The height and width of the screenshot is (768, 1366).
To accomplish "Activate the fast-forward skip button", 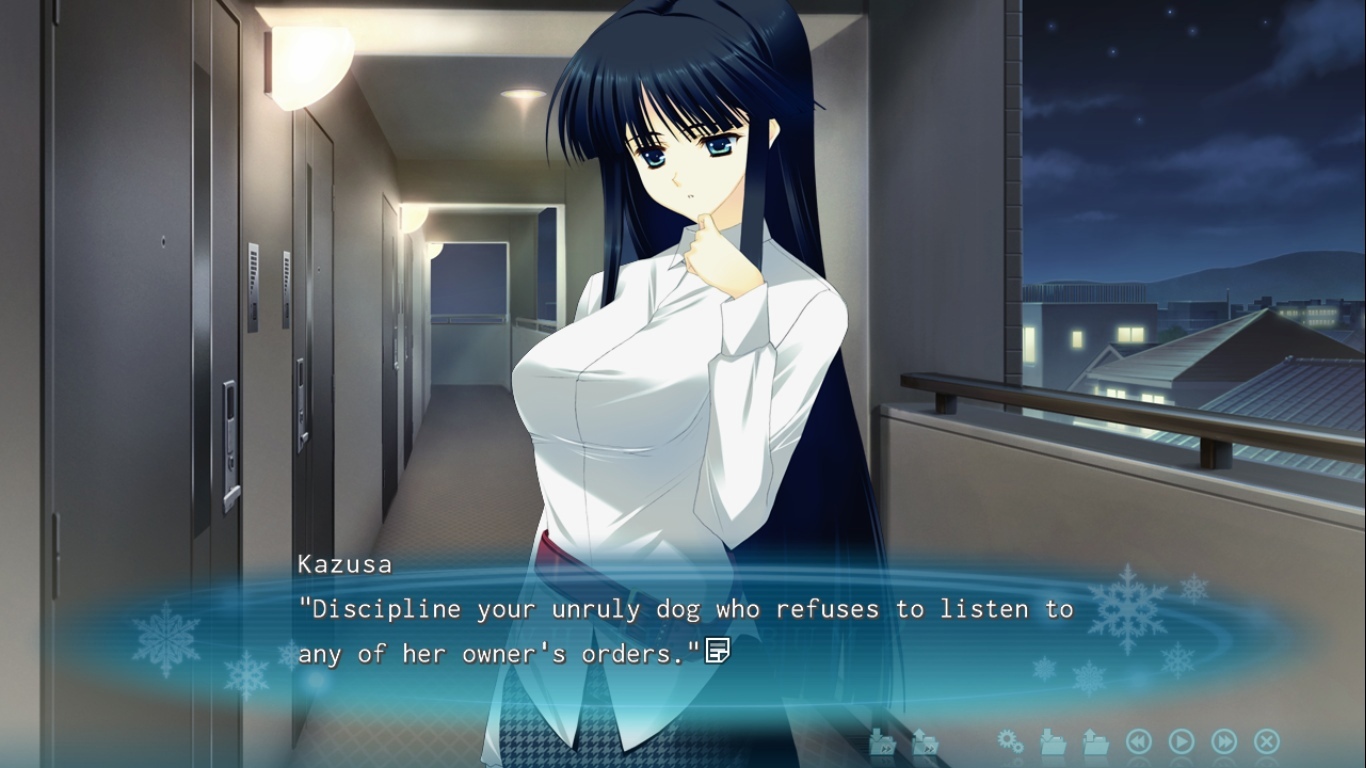I will pyautogui.click(x=1224, y=741).
